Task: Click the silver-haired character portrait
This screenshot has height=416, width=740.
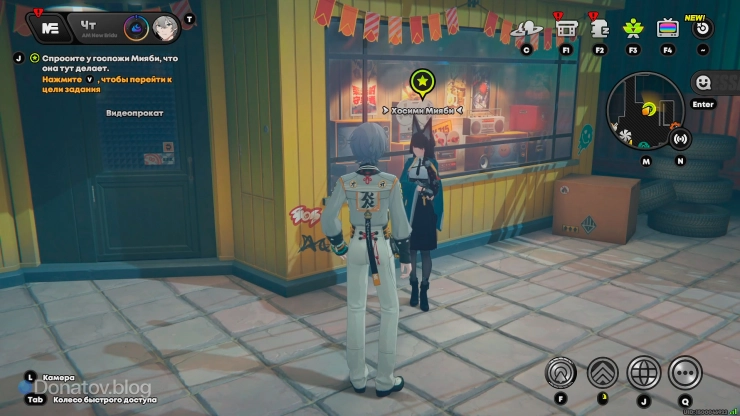Action: pos(165,27)
